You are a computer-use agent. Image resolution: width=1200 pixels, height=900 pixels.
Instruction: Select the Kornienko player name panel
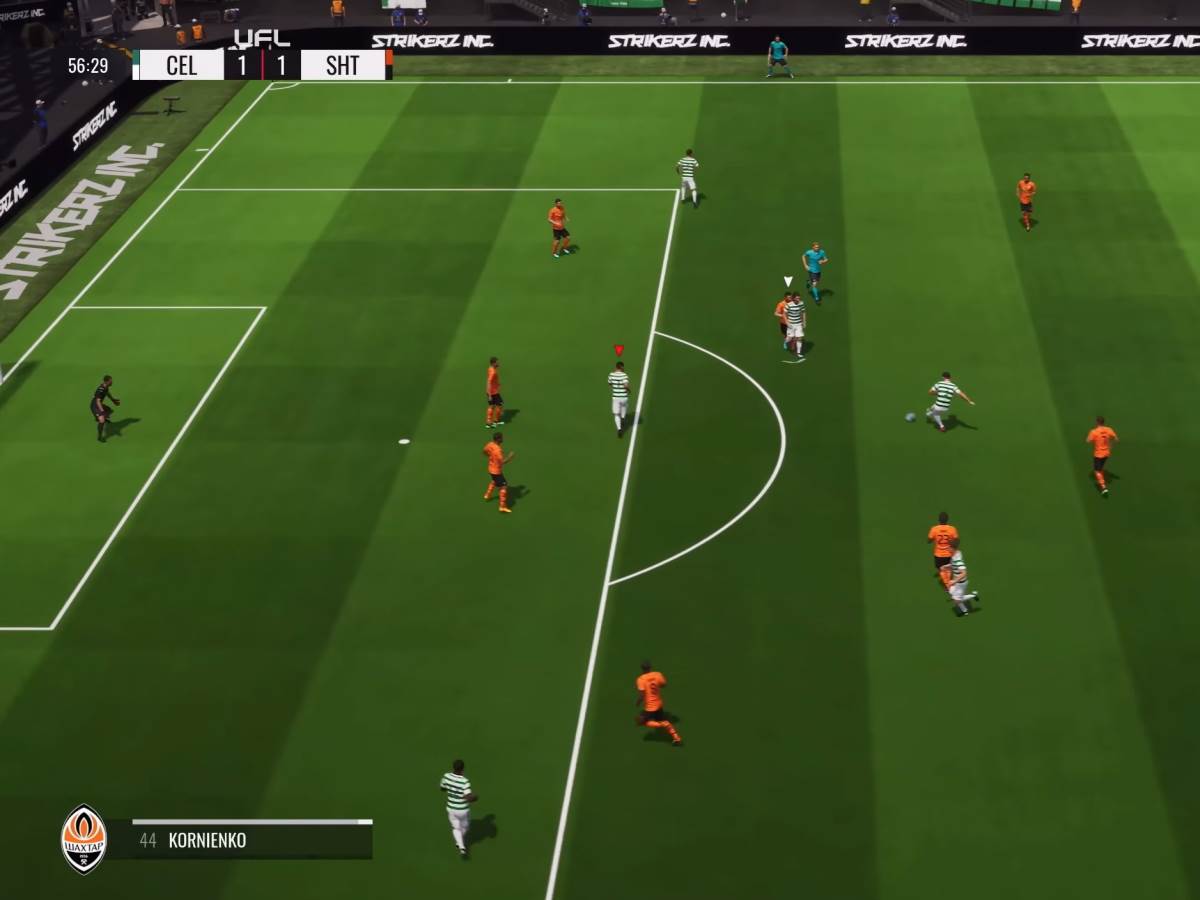[240, 840]
